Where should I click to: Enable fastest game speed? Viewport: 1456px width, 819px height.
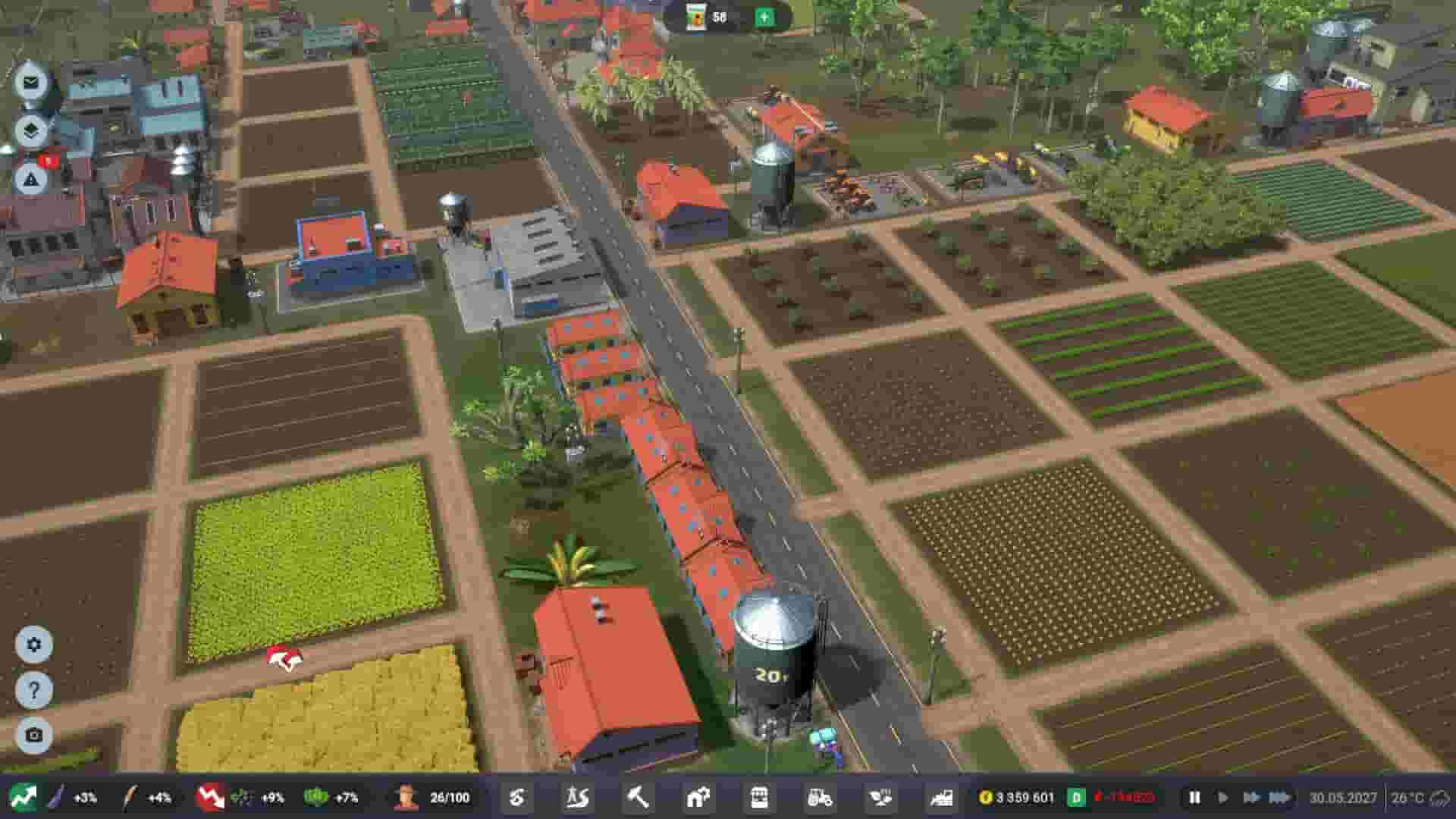[x=1282, y=797]
